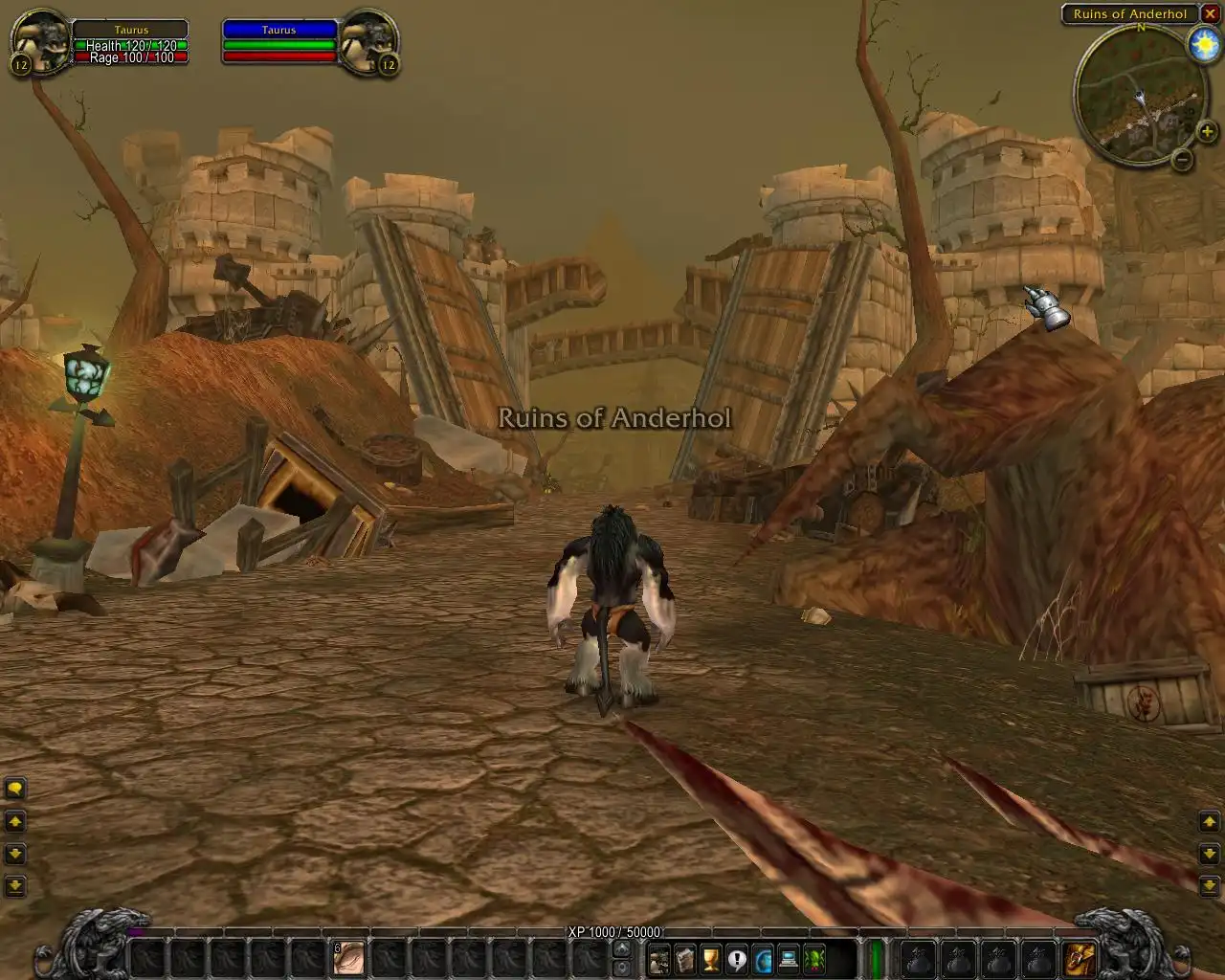Screen dimensions: 1225x980
Task: Zoom out on the minimap
Action: coord(1183,160)
